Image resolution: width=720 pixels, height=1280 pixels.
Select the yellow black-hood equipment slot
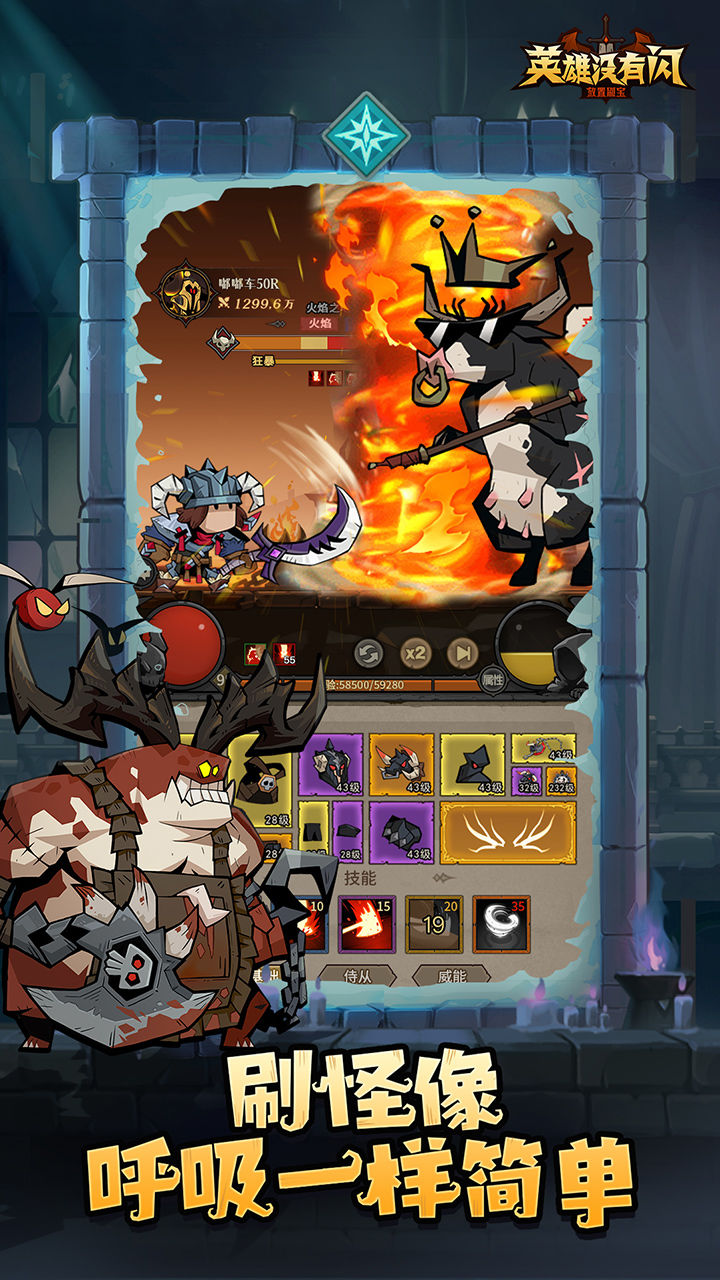tap(473, 765)
